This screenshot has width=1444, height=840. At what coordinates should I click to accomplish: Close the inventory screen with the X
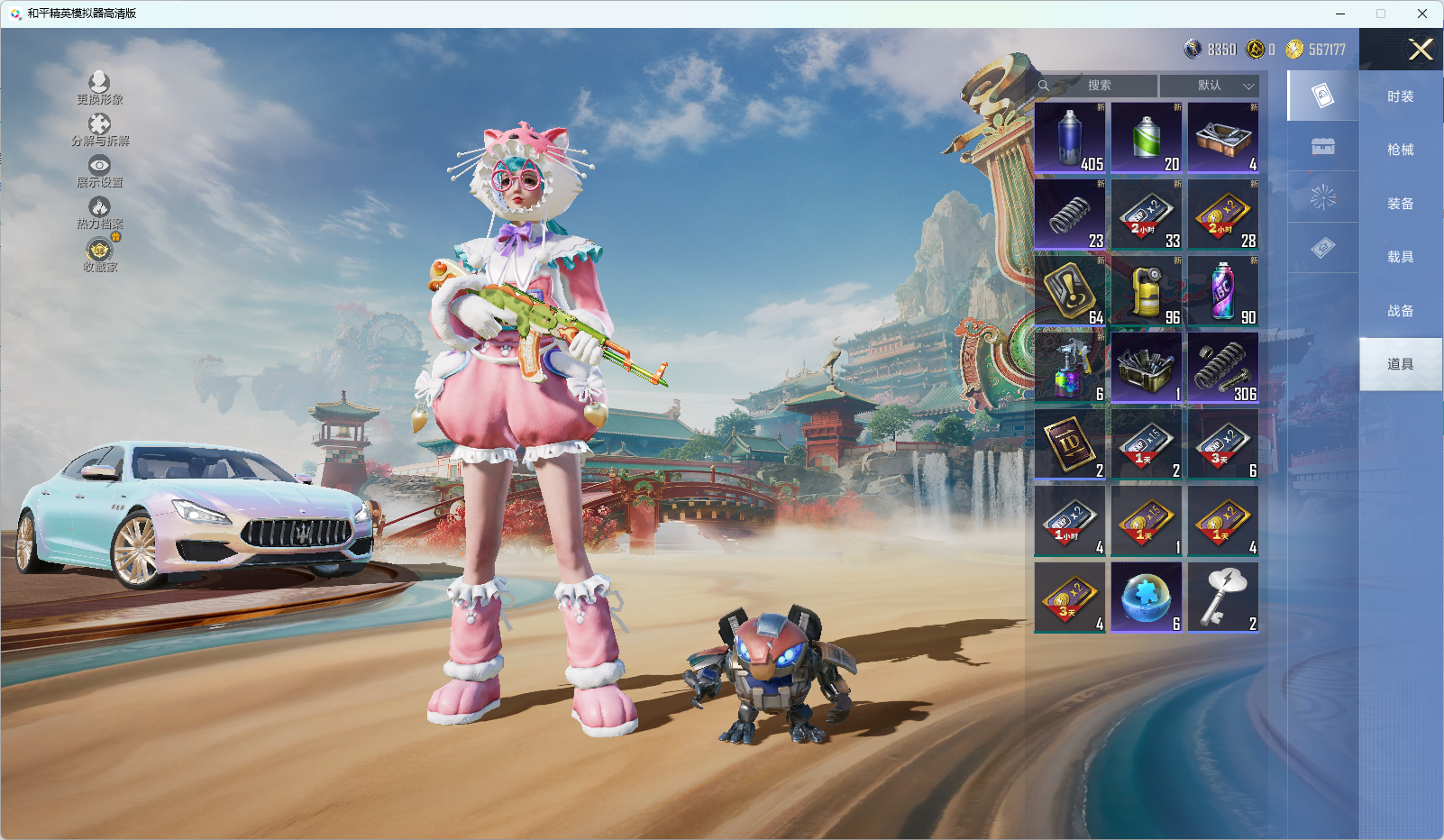[1421, 50]
